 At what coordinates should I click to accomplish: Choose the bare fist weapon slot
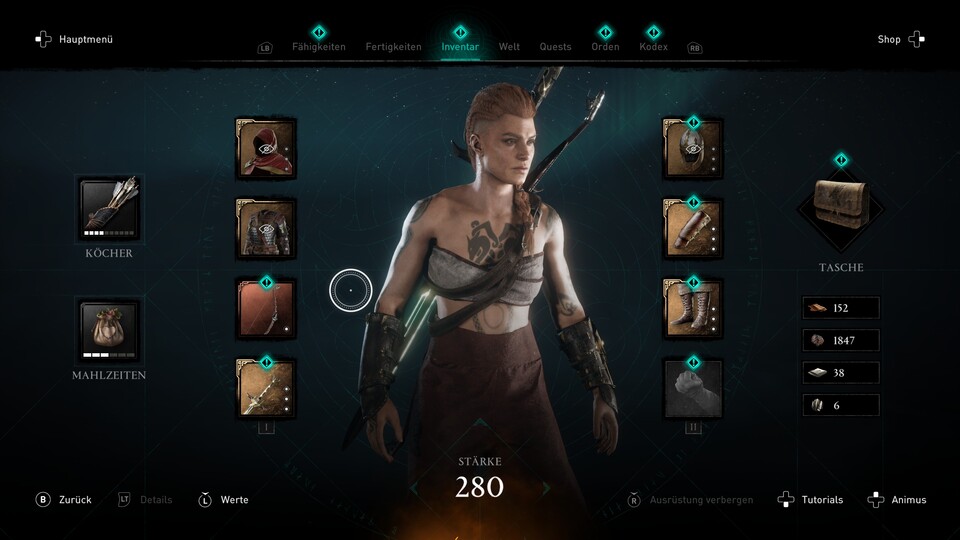click(693, 387)
